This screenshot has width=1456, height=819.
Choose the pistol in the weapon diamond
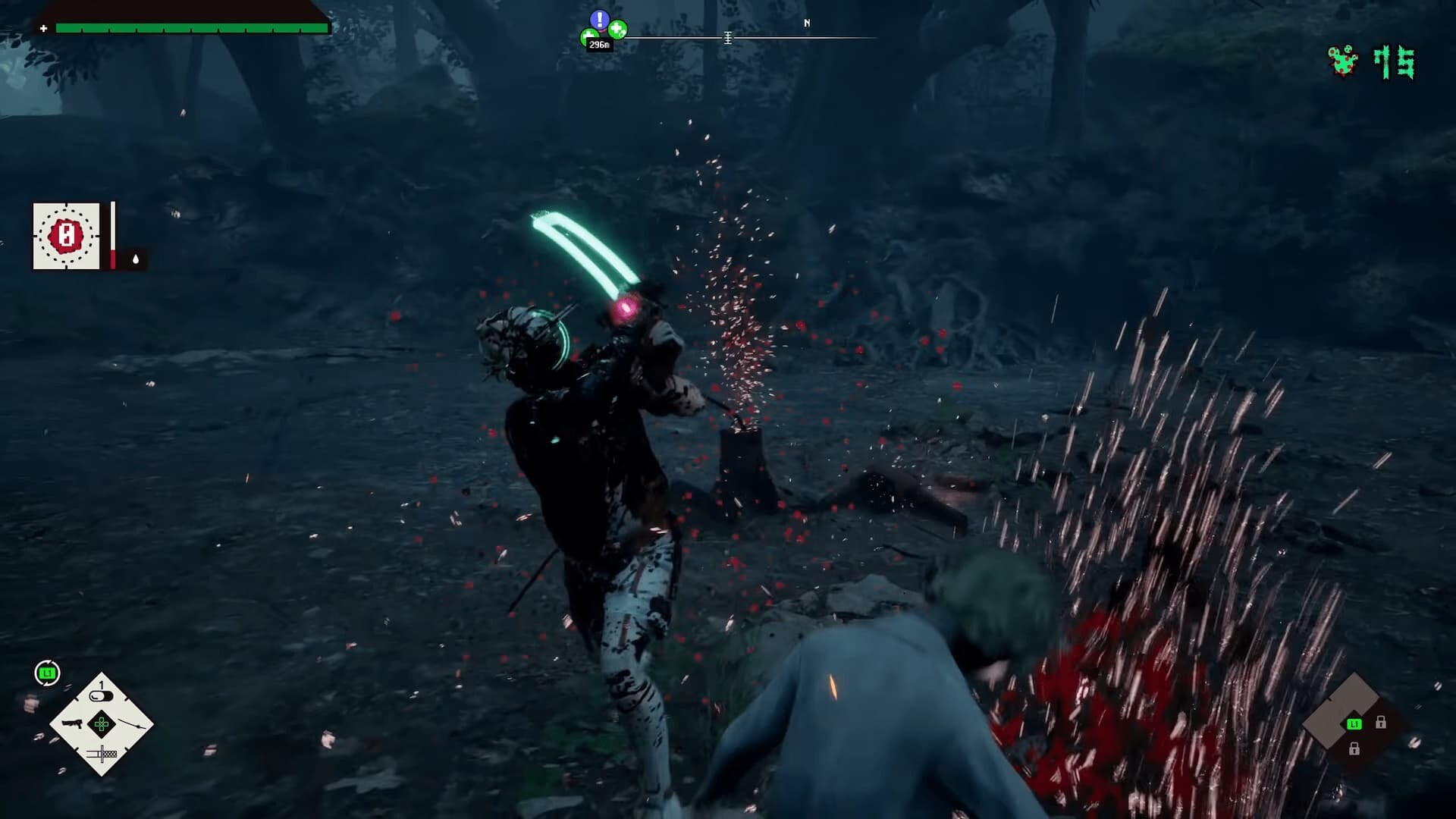tap(72, 723)
